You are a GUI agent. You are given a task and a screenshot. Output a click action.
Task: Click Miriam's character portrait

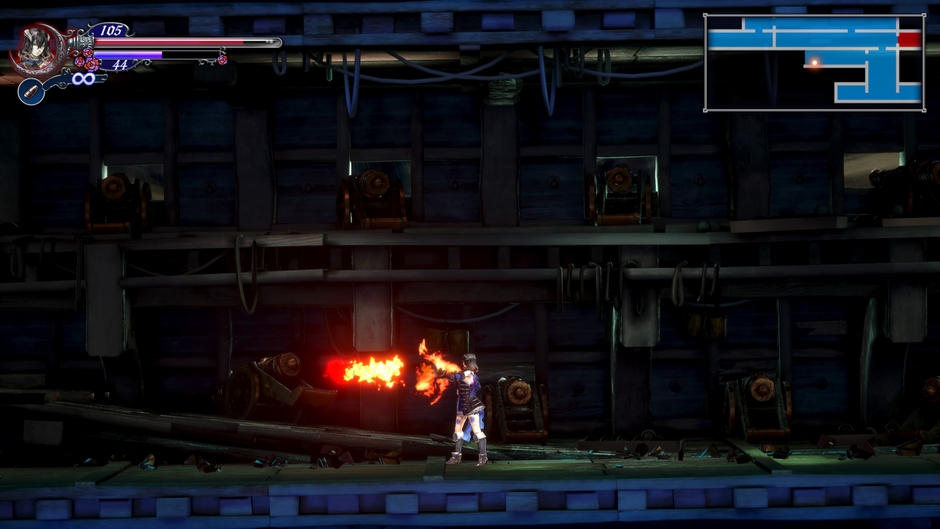(x=36, y=47)
